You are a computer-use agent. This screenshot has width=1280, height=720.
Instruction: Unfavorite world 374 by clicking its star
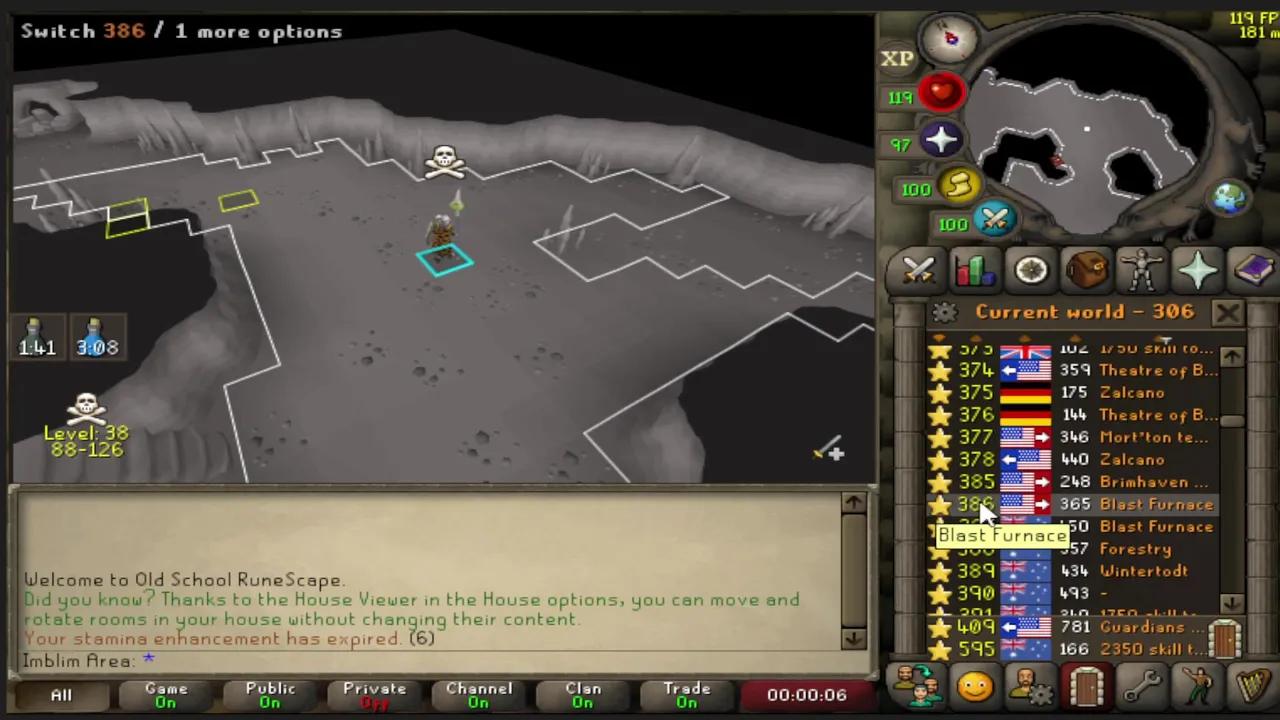point(940,370)
